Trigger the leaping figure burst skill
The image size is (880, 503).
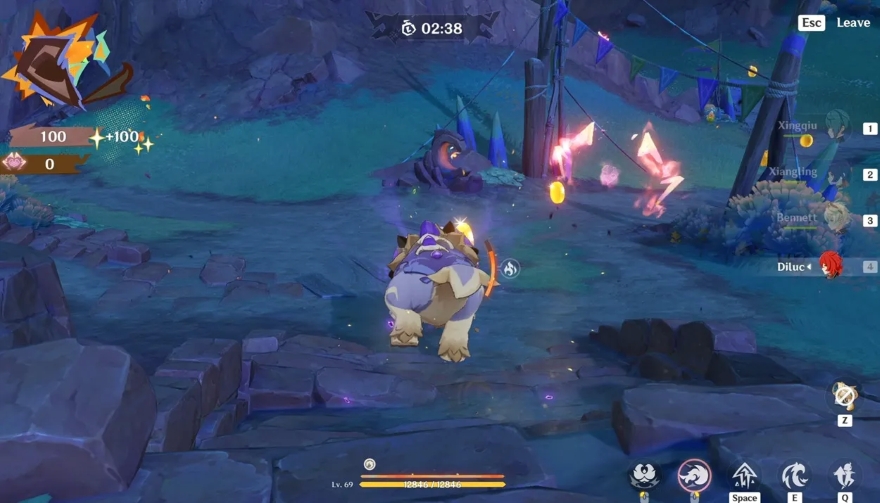845,475
